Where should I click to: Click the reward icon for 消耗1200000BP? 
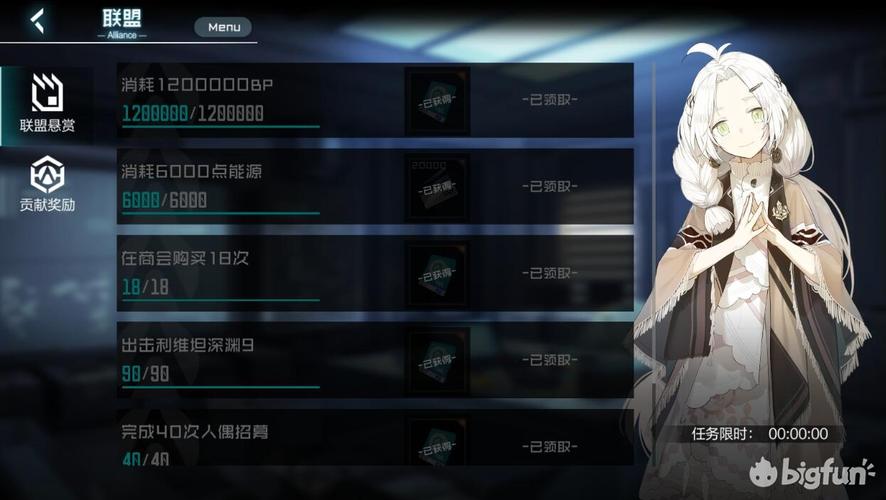click(x=437, y=101)
